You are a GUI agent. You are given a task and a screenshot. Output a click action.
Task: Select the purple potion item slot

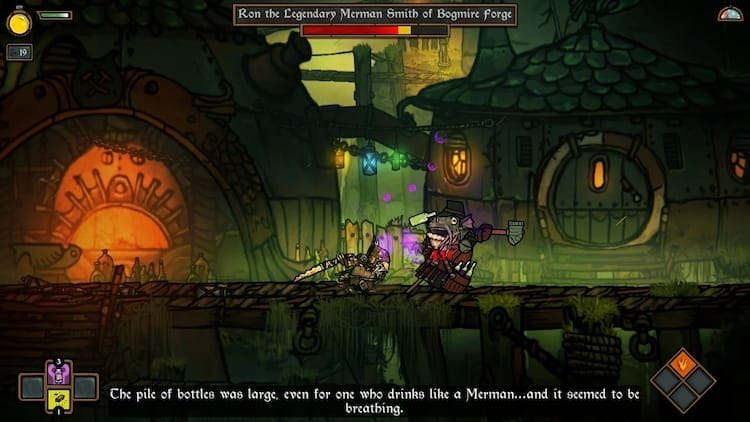[58, 374]
